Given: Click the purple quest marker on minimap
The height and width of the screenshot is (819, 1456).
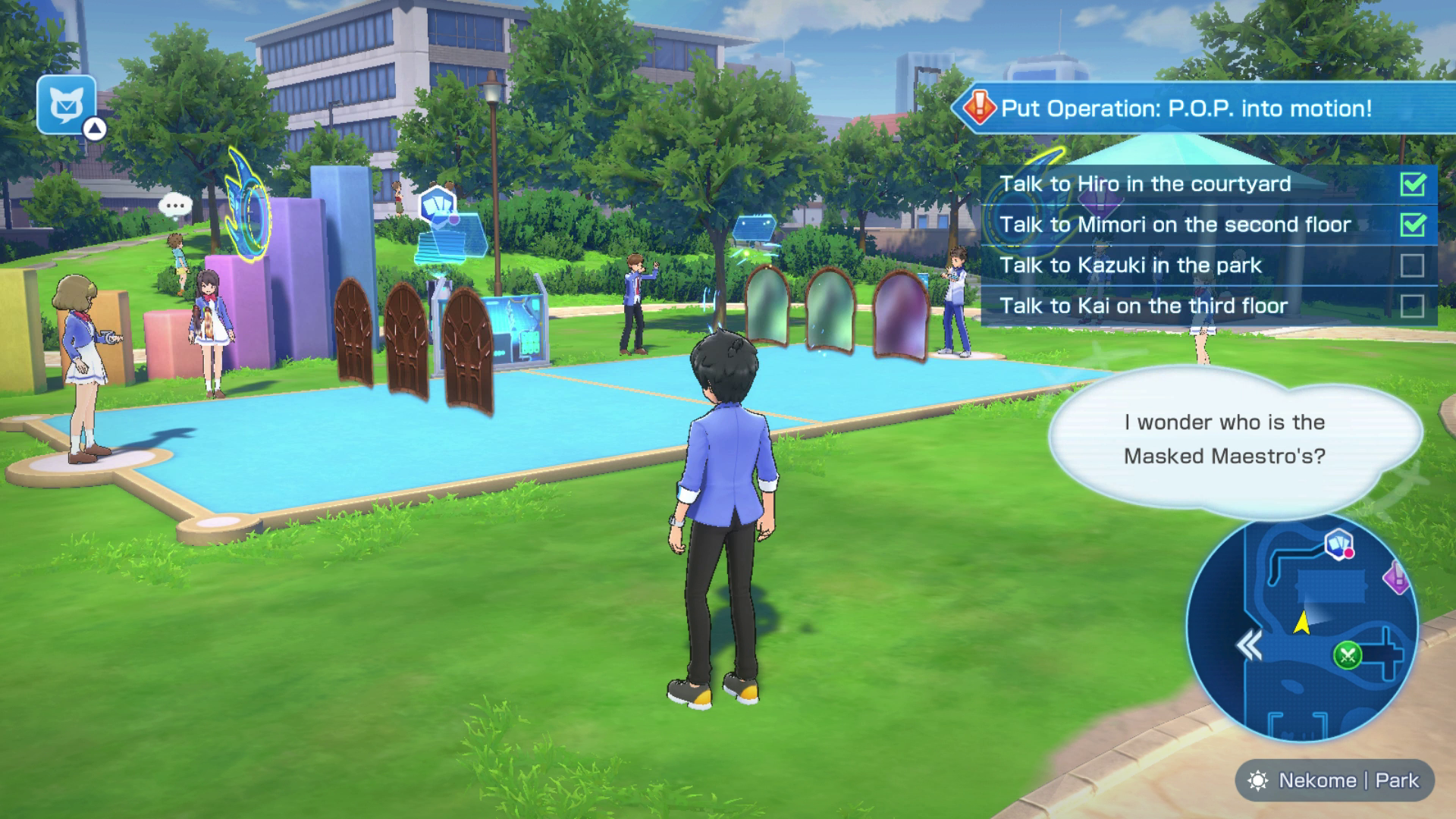Looking at the screenshot, I should pos(1396,578).
